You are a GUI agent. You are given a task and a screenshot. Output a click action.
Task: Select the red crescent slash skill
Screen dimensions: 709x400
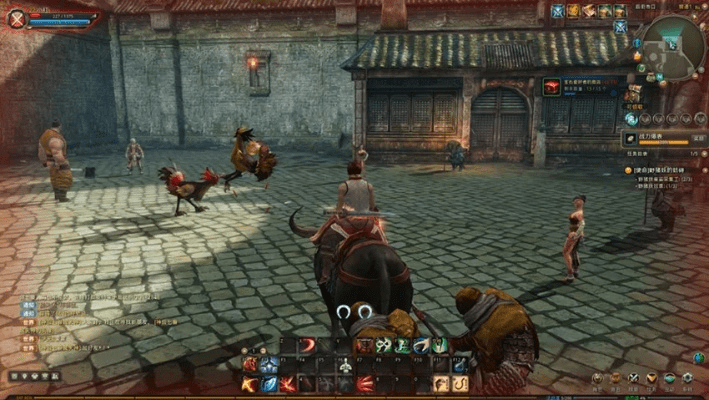[308, 345]
